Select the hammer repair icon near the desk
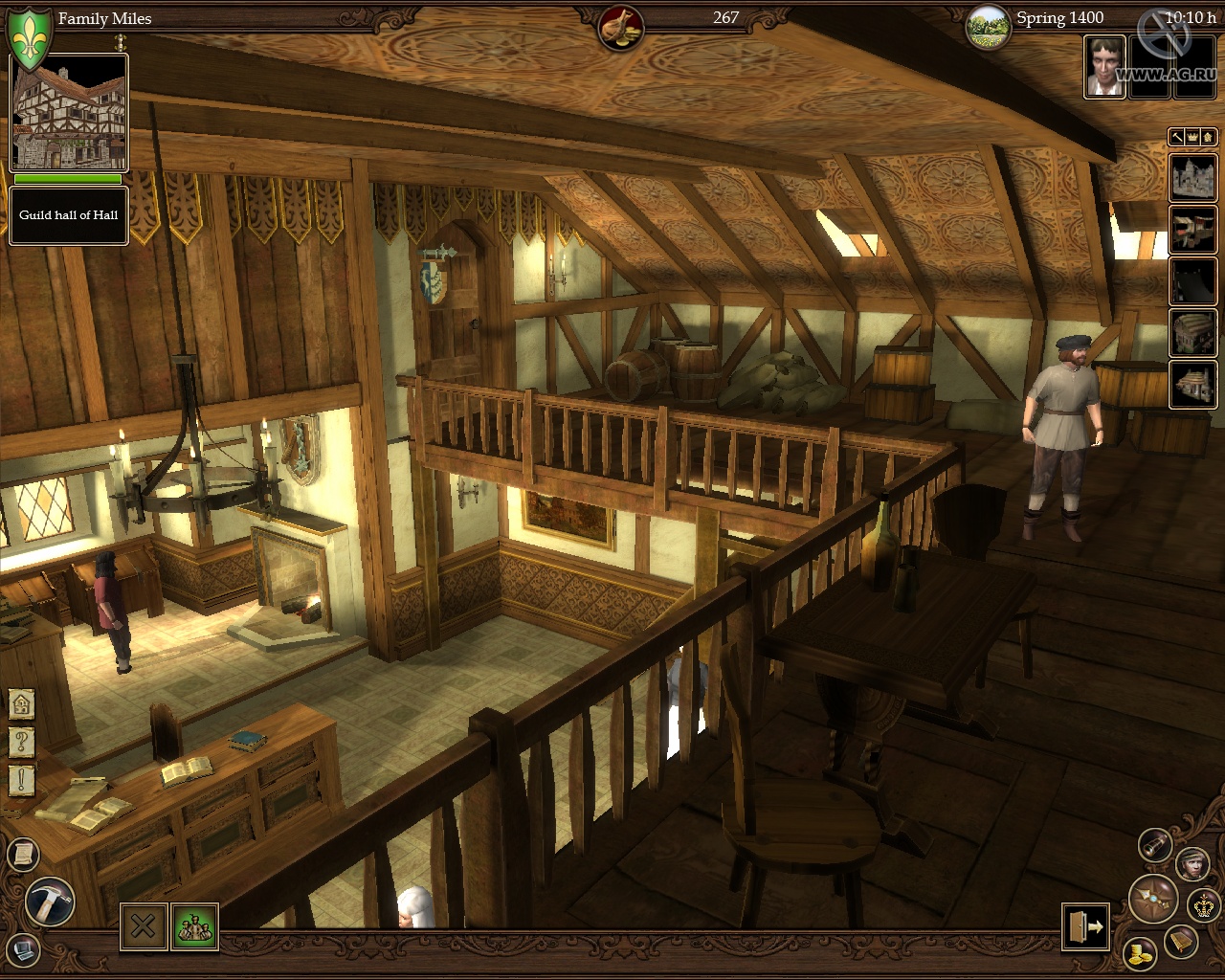Image resolution: width=1225 pixels, height=980 pixels. 50,900
